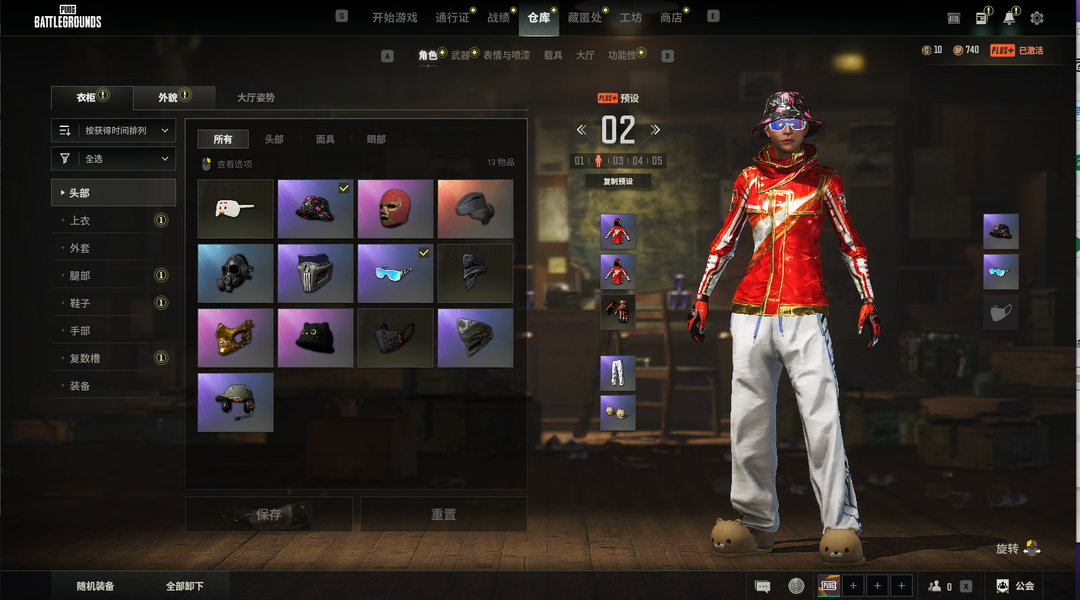Click the 复制预设 button
The image size is (1080, 600).
(x=618, y=182)
